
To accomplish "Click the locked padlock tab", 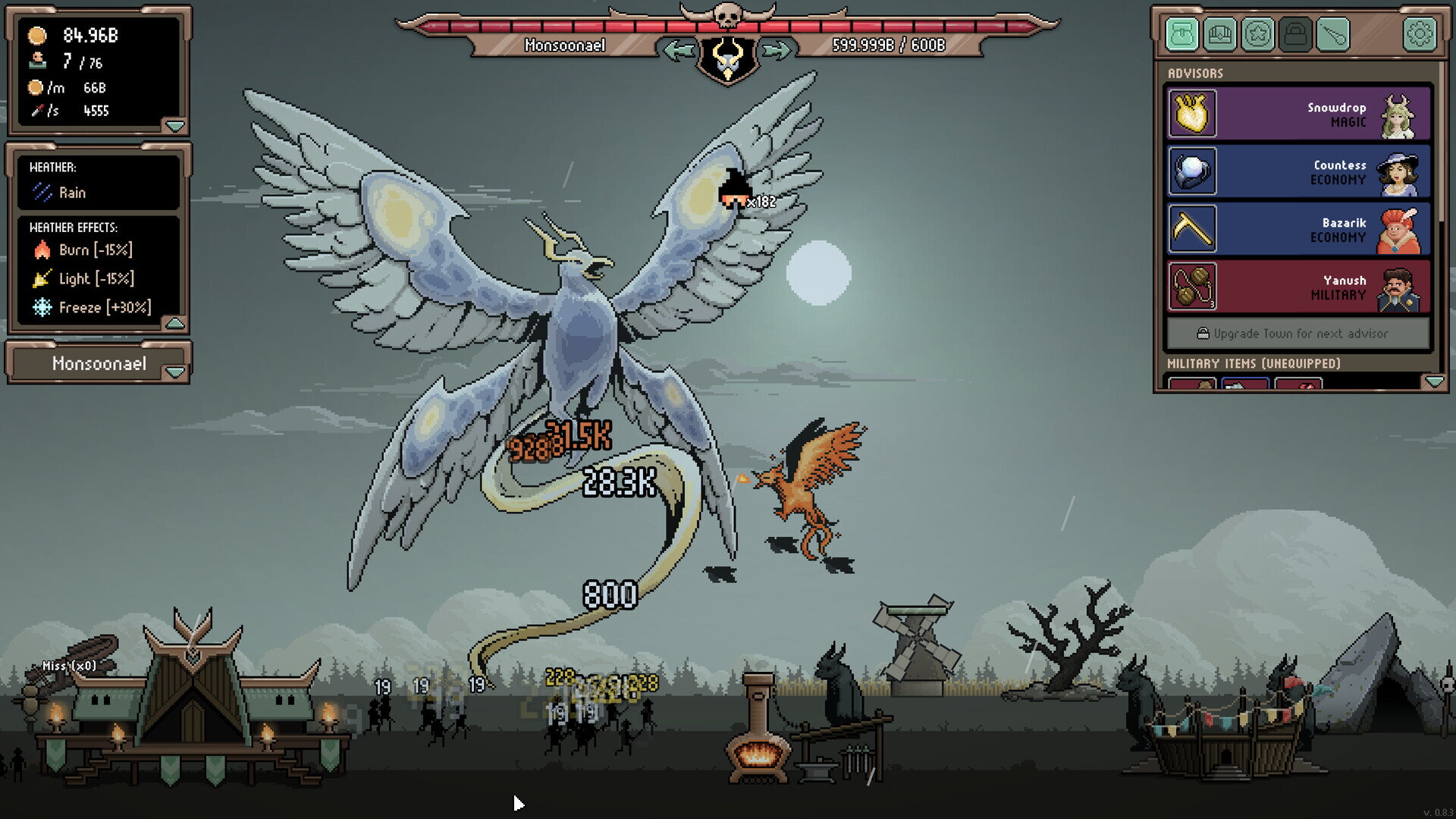I will (x=1295, y=34).
